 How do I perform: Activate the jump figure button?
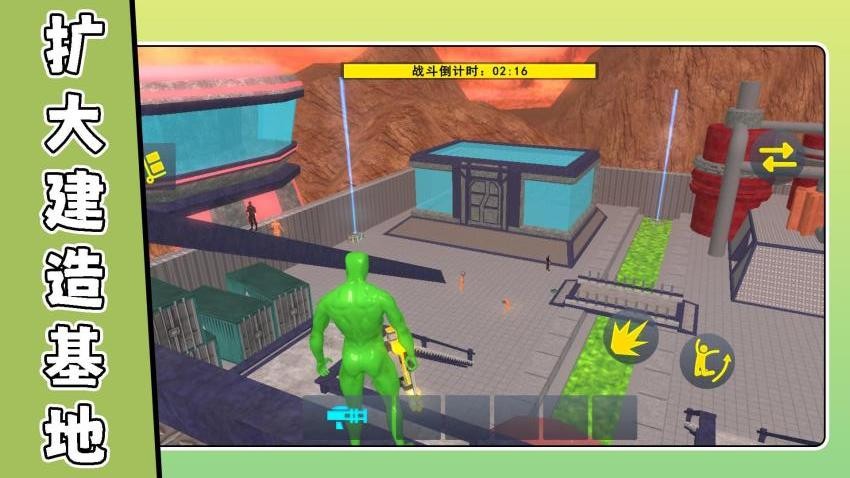pos(707,359)
